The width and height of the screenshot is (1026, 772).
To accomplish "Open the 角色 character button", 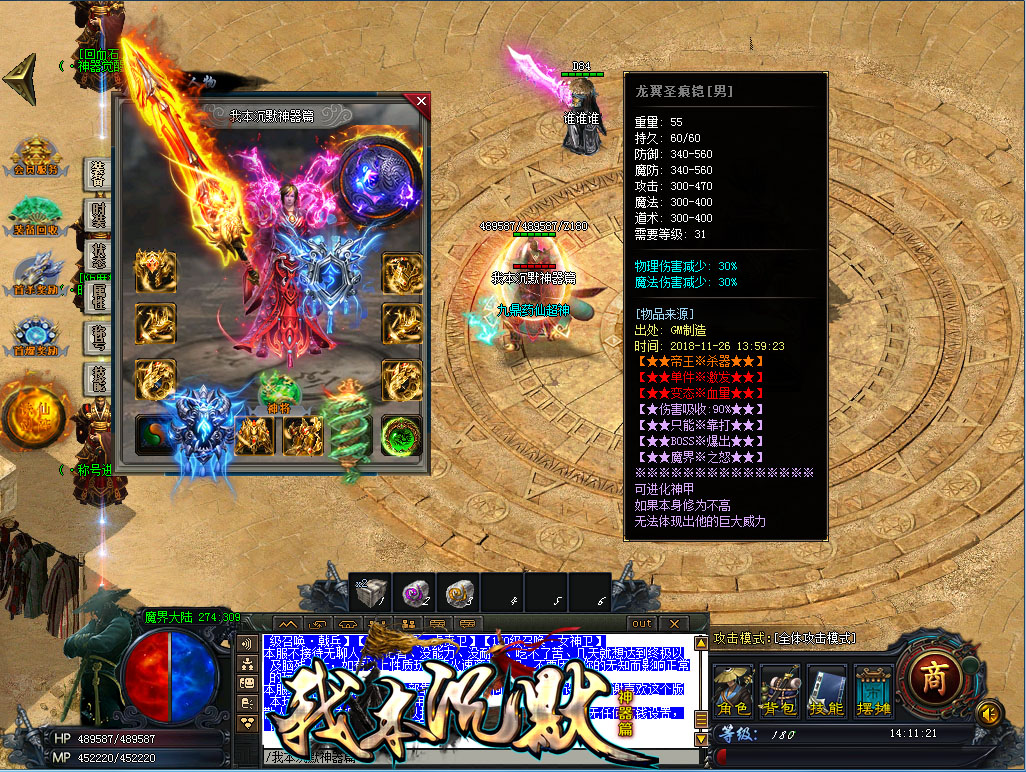I will [x=733, y=691].
